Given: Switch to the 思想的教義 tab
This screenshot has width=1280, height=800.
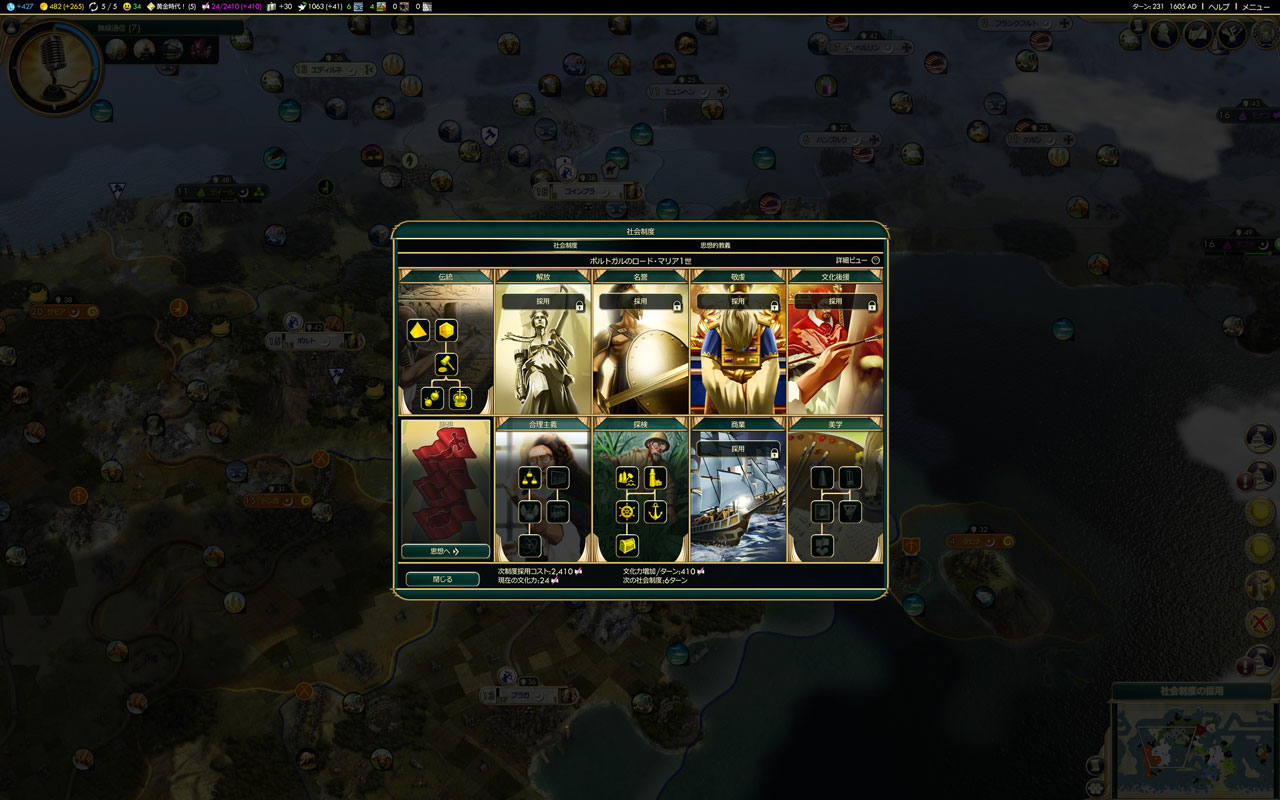Looking at the screenshot, I should [715, 245].
